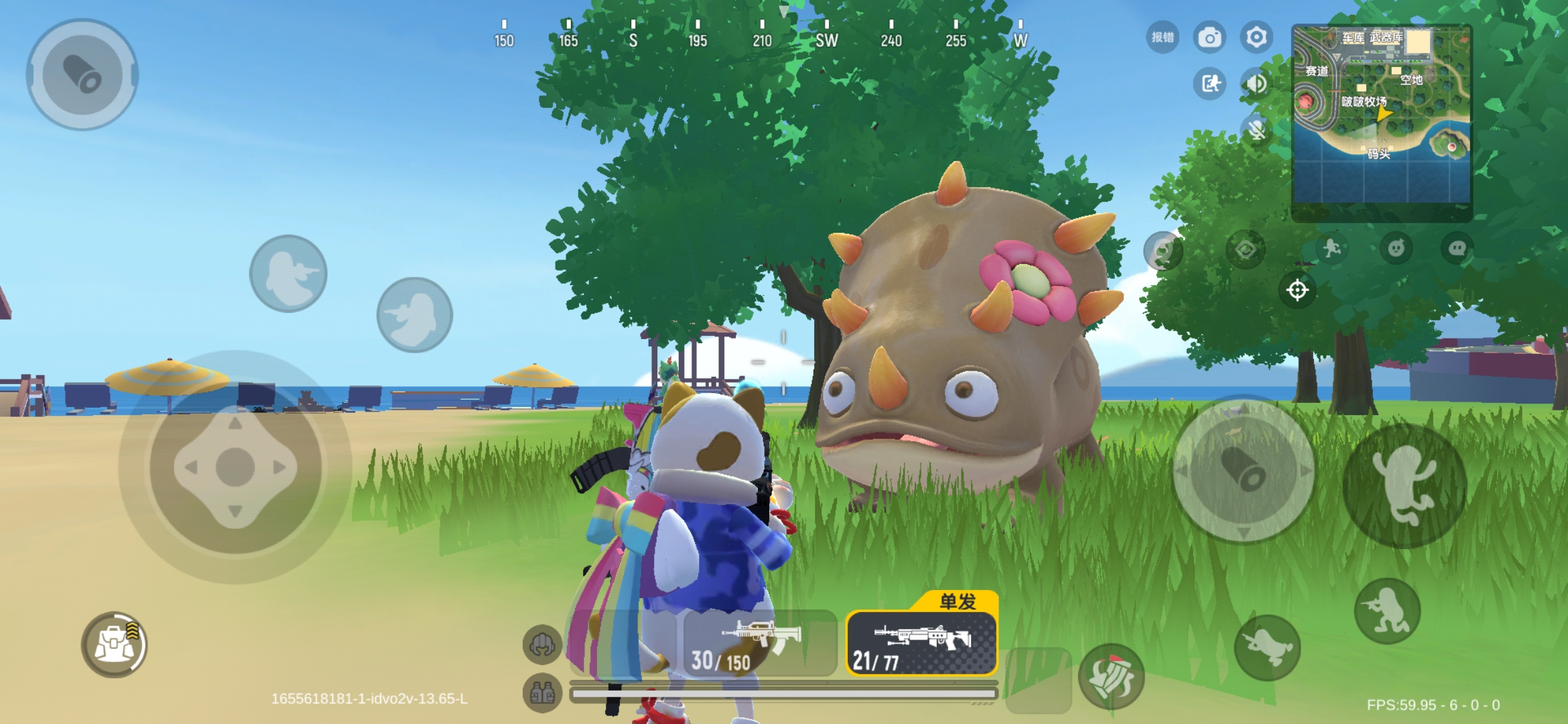Tap the prone button
The image size is (1568, 724).
tap(1267, 648)
